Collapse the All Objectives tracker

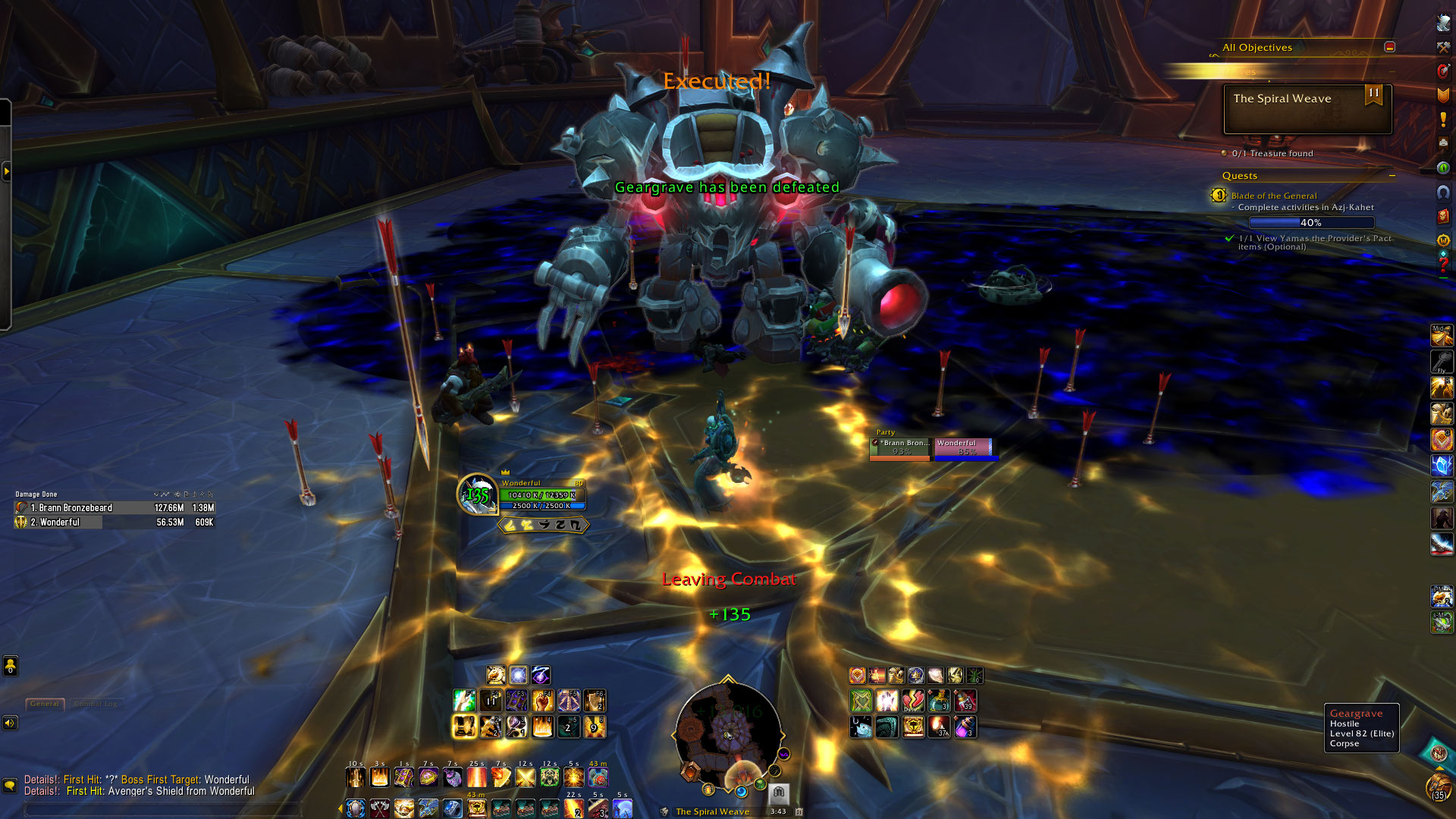point(1389,47)
